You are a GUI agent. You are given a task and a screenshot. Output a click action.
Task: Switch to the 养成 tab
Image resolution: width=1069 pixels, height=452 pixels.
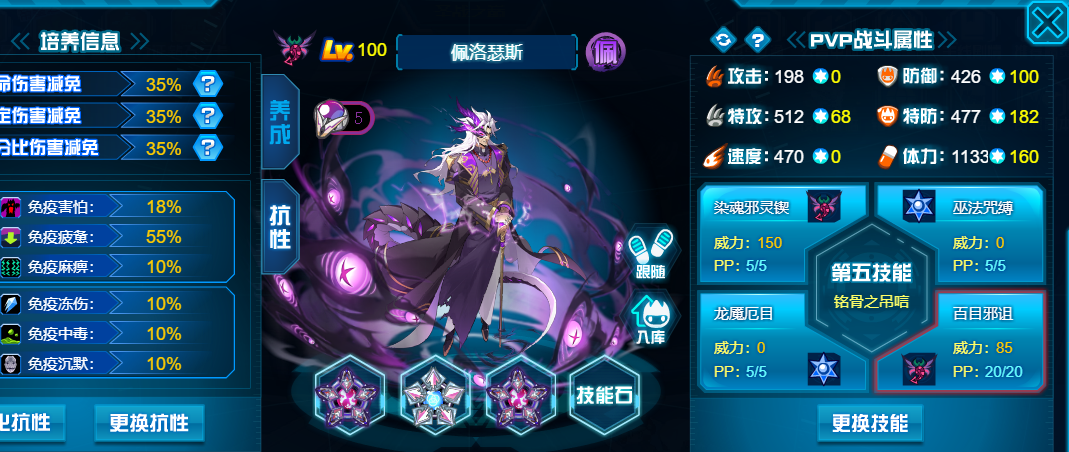279,122
